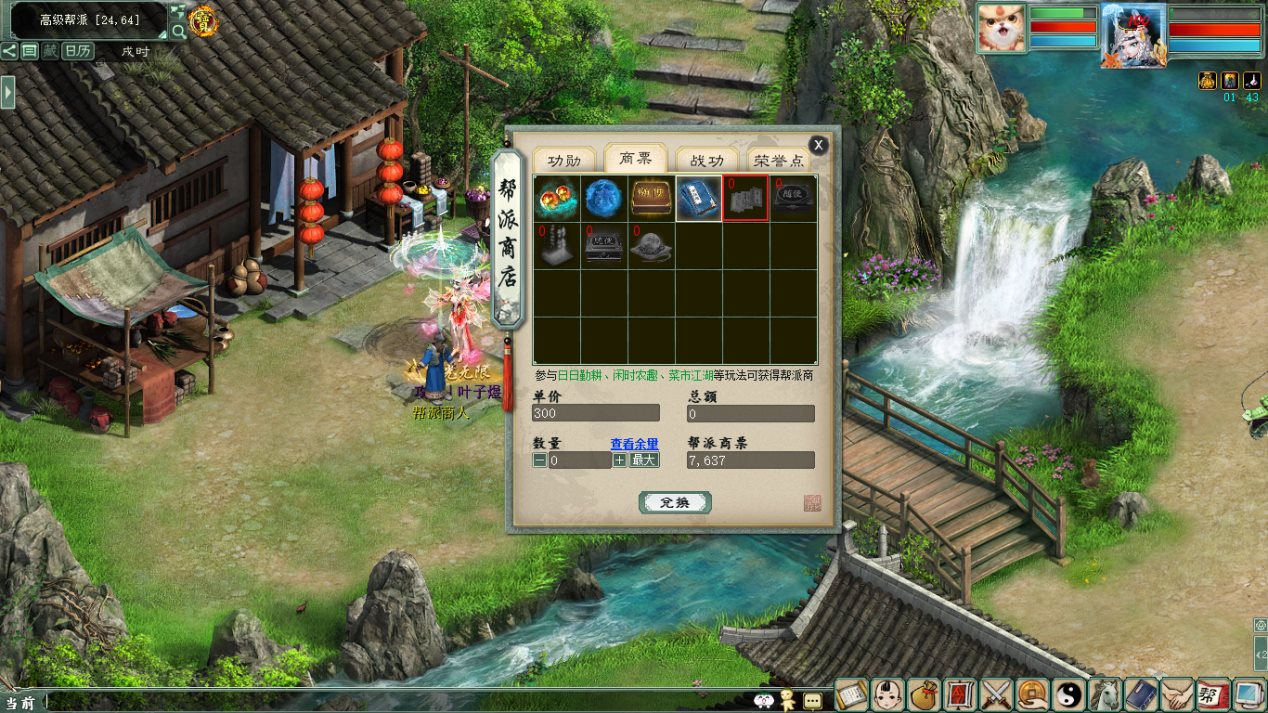Click the 兑换 exchange button
This screenshot has width=1268, height=713.
pos(674,502)
